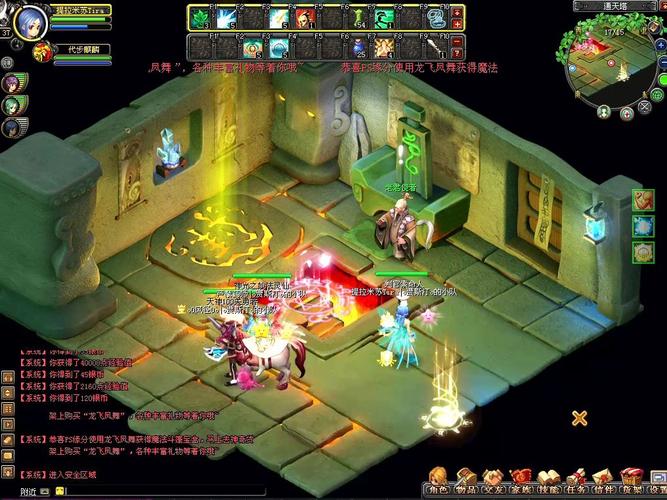
Task: Open the 角色 character menu
Action: (x=439, y=479)
